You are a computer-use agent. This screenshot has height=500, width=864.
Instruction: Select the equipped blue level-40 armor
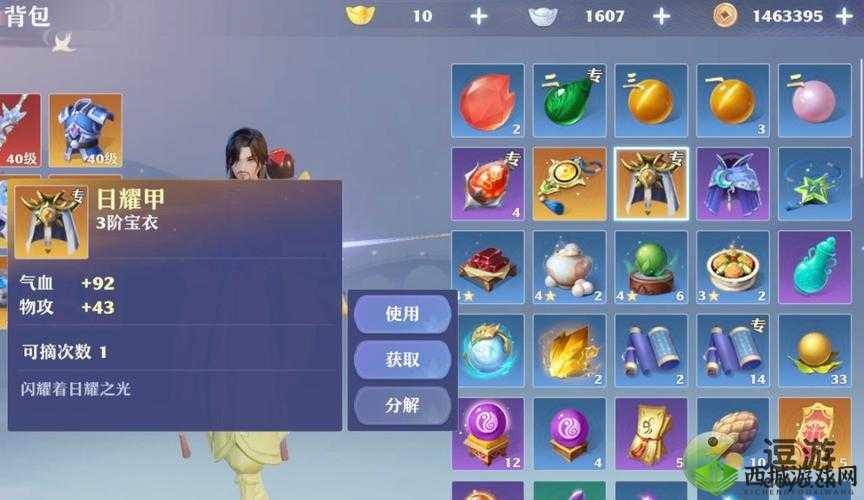tap(85, 131)
